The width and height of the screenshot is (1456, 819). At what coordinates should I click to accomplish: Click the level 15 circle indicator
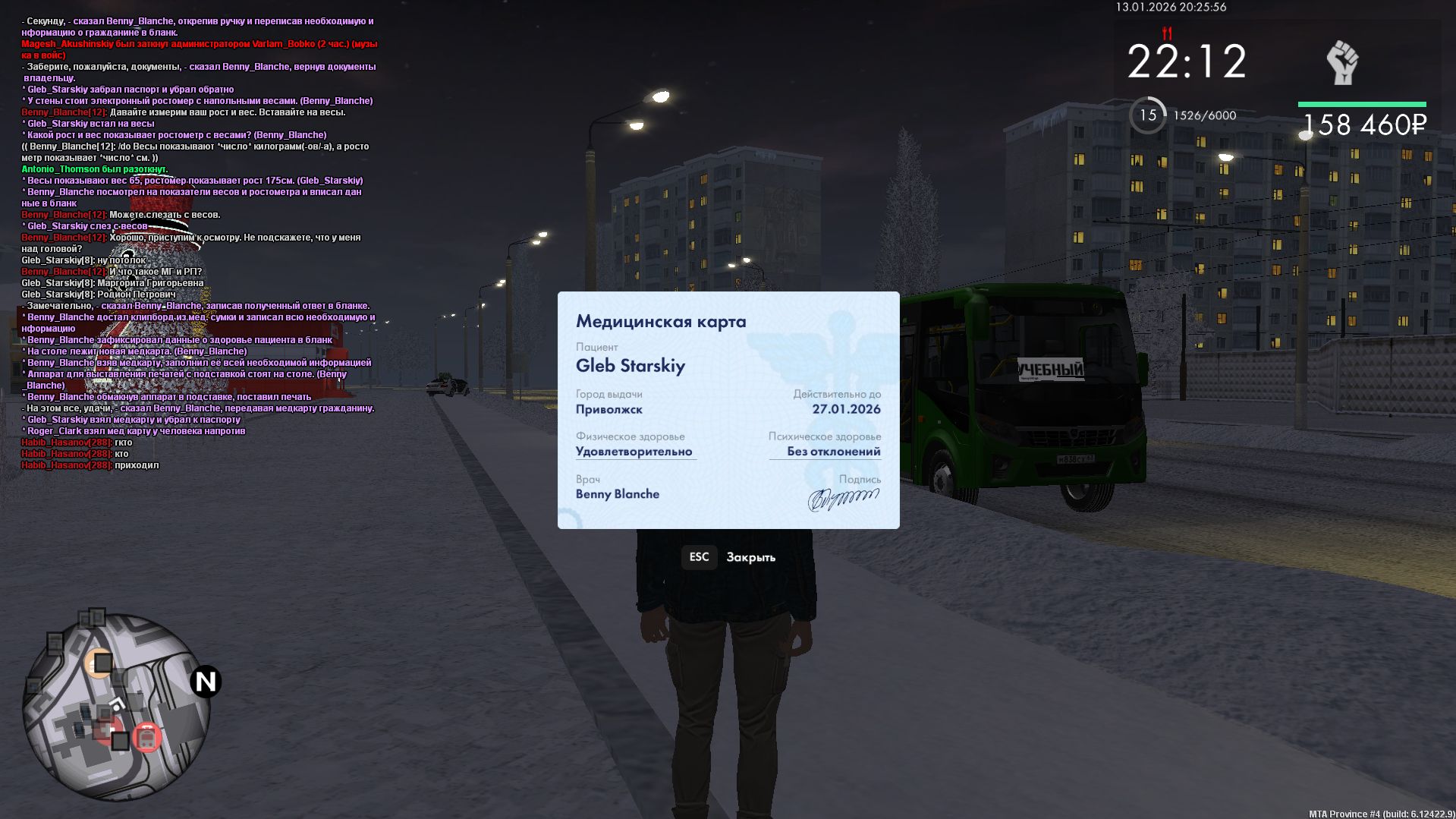(x=1147, y=115)
